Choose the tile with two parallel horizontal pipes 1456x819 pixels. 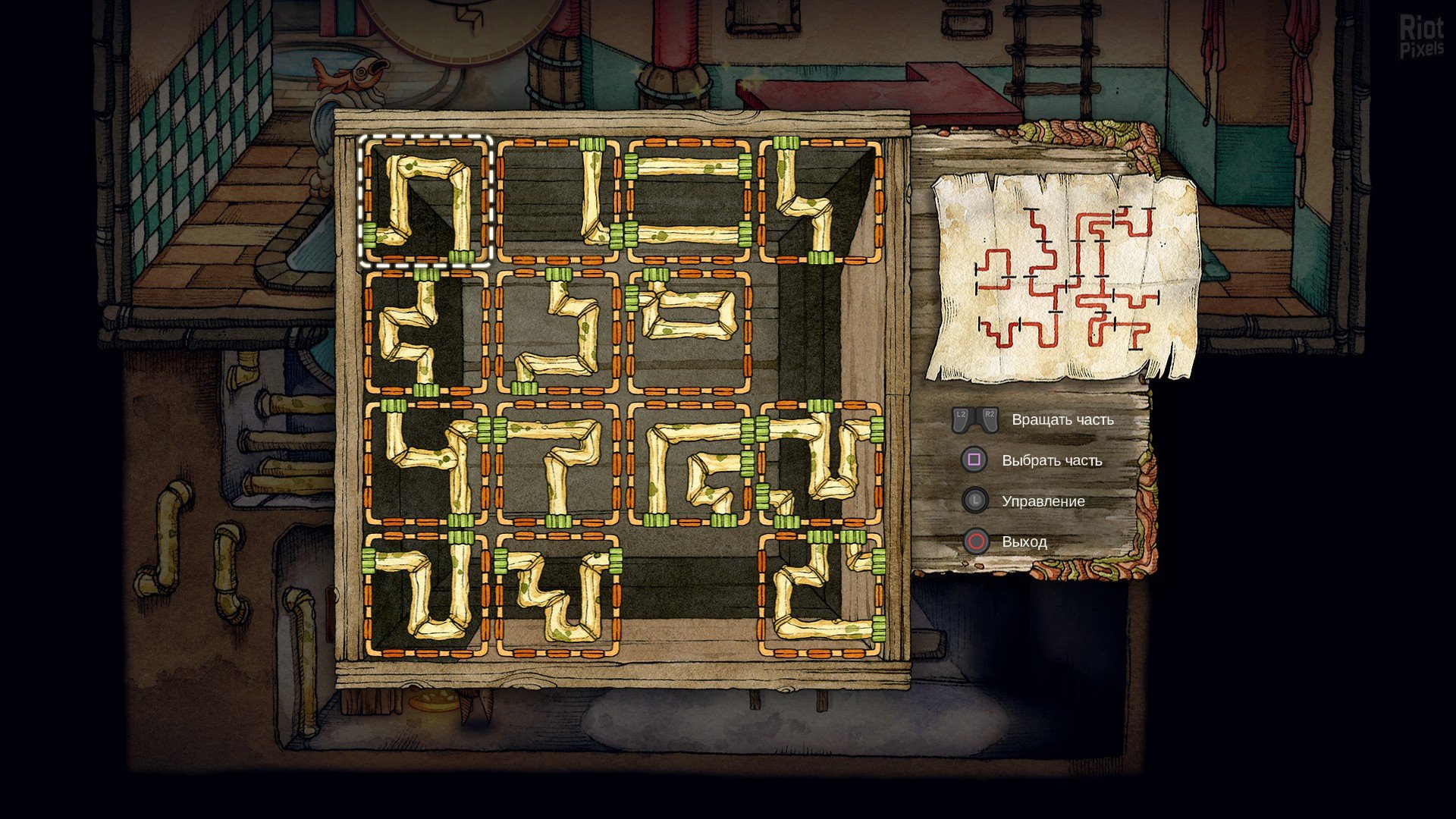coord(689,201)
